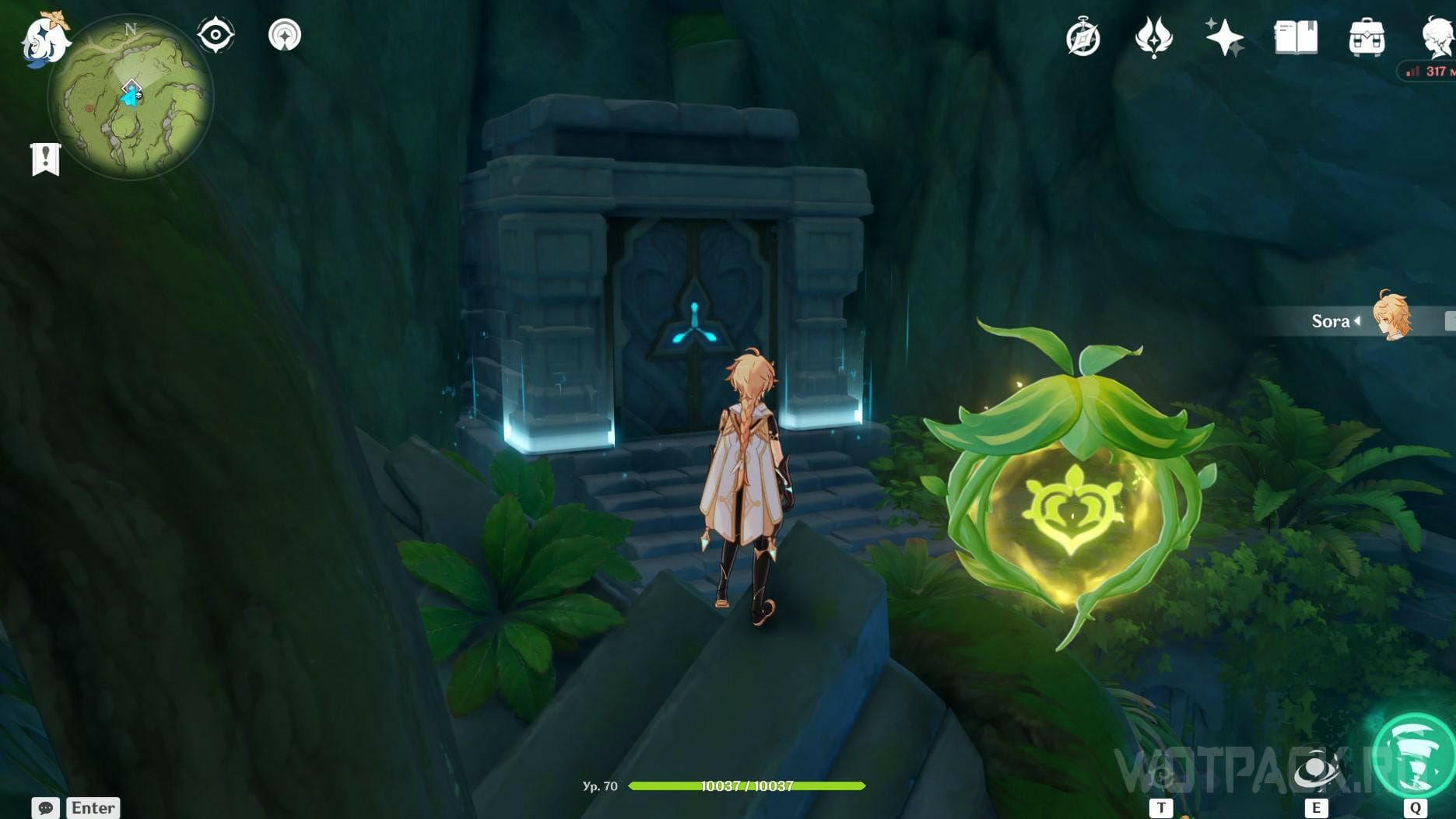Image resolution: width=1456 pixels, height=819 pixels.
Task: Open the Adventurer Handbook book icon
Action: point(1296,37)
